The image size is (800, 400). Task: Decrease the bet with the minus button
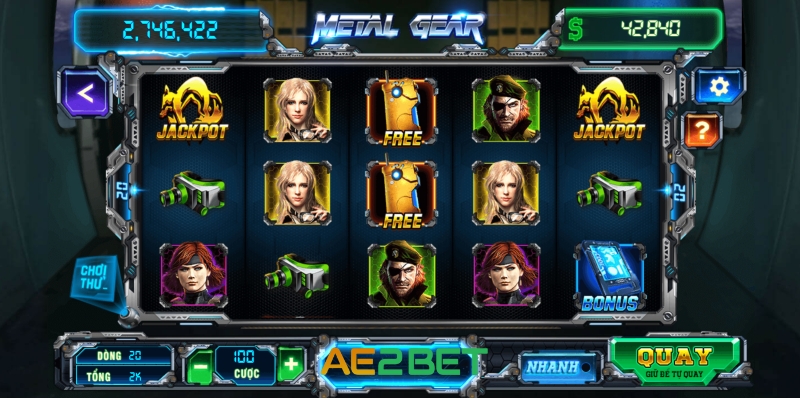coord(199,365)
